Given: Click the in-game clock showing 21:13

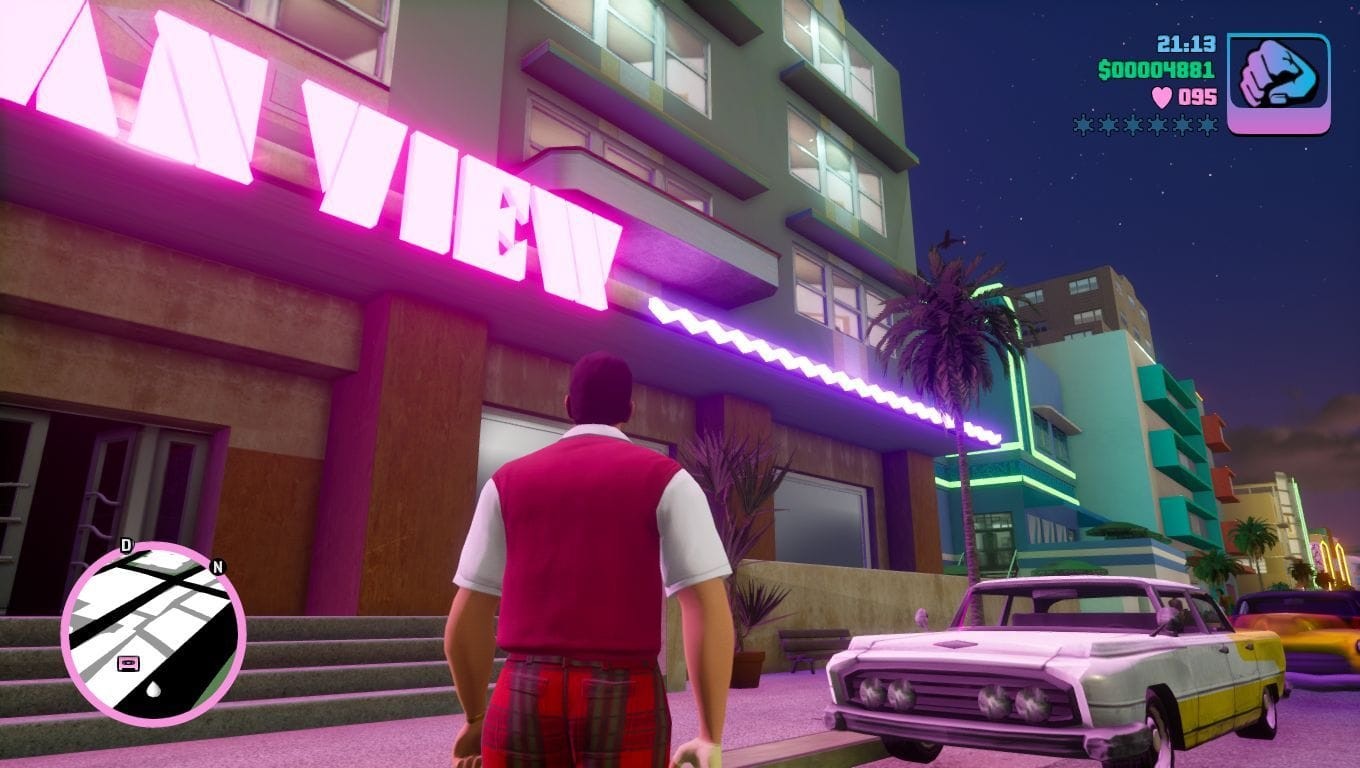Looking at the screenshot, I should pos(1186,44).
